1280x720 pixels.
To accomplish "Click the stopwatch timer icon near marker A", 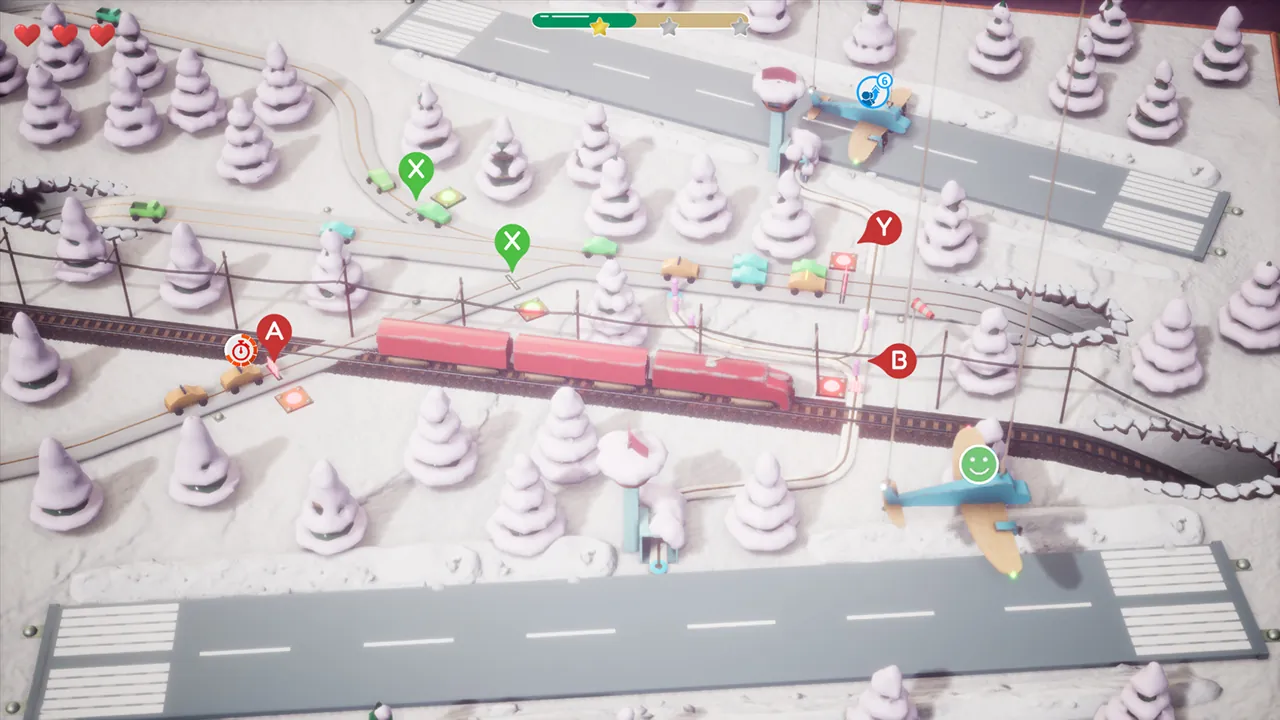I will [240, 350].
